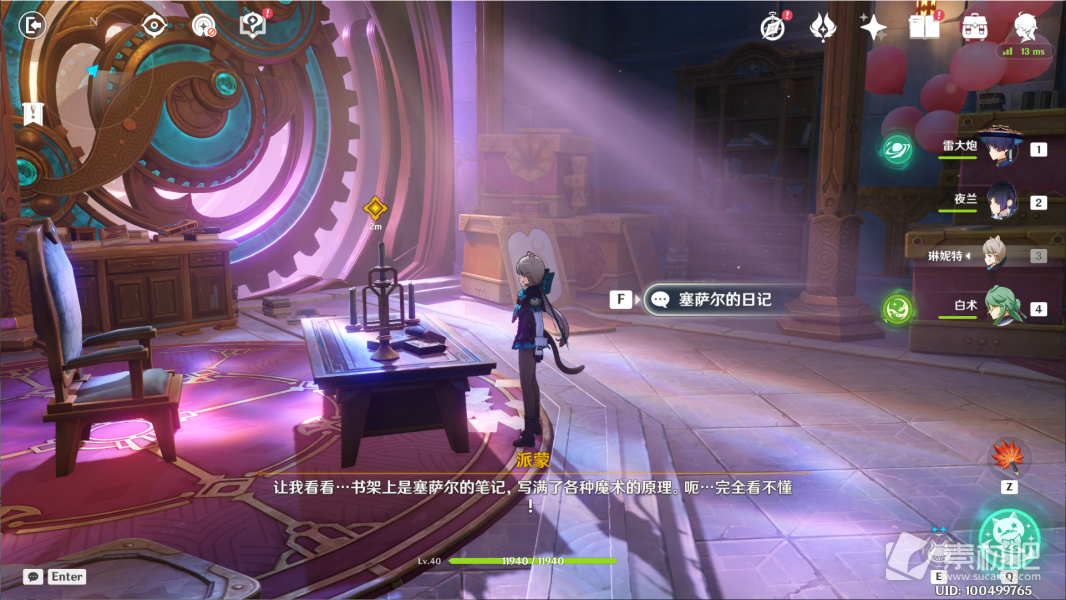Select active character 琳妮特 in party list

pos(992,255)
